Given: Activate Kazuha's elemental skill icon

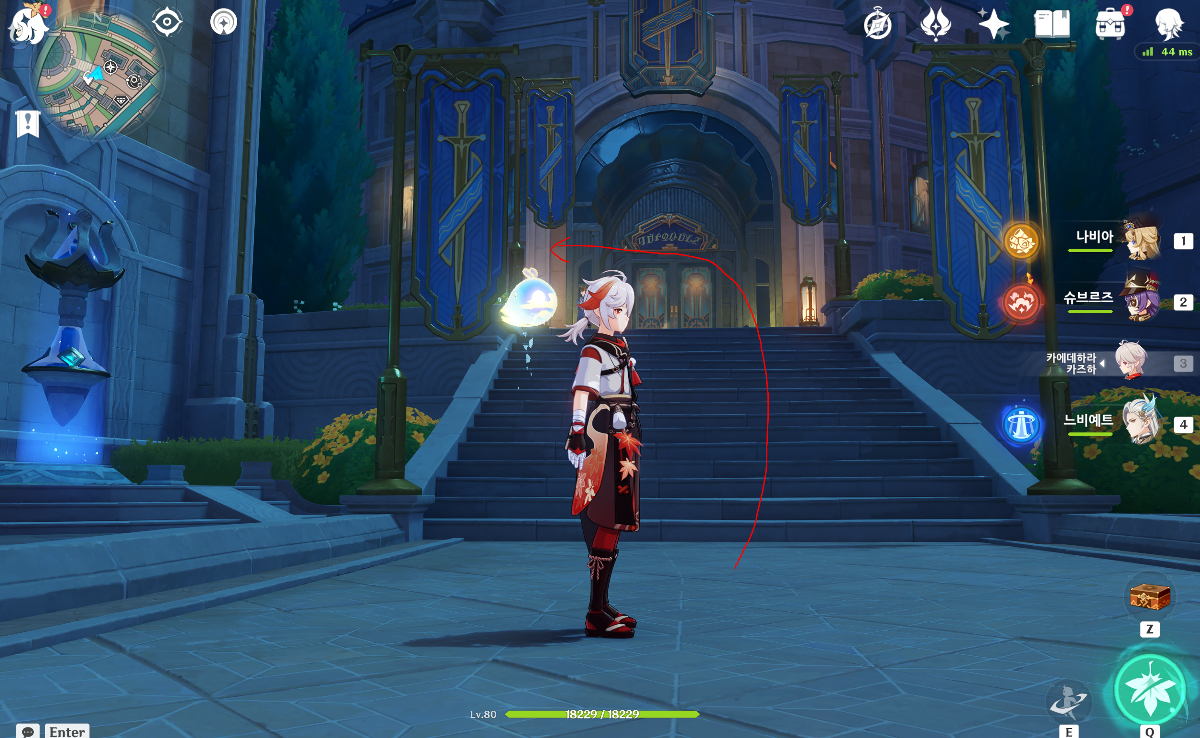Looking at the screenshot, I should tap(1068, 701).
